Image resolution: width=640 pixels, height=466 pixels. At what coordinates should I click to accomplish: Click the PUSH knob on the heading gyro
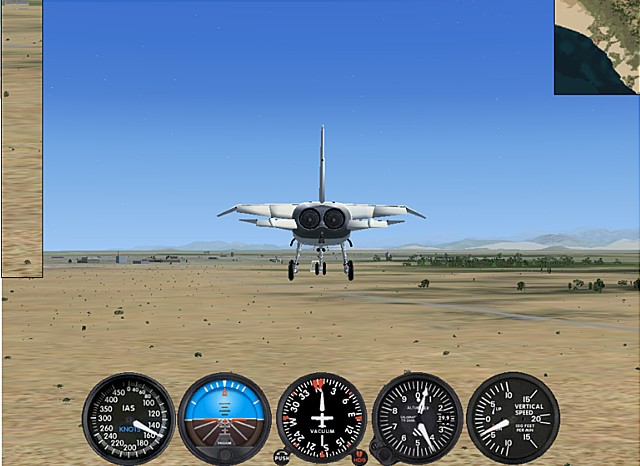tap(282, 457)
